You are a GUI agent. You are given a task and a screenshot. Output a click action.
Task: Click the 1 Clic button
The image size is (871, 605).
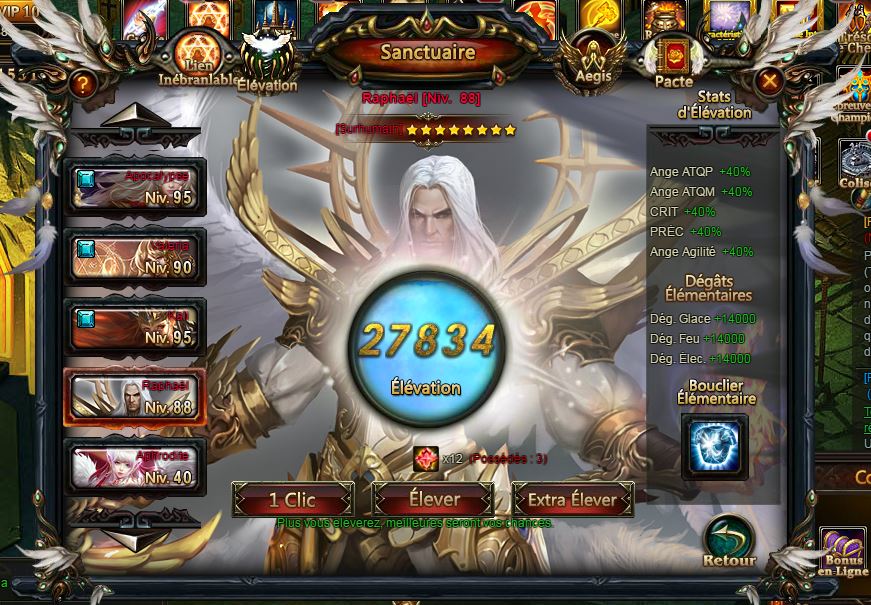[x=293, y=499]
